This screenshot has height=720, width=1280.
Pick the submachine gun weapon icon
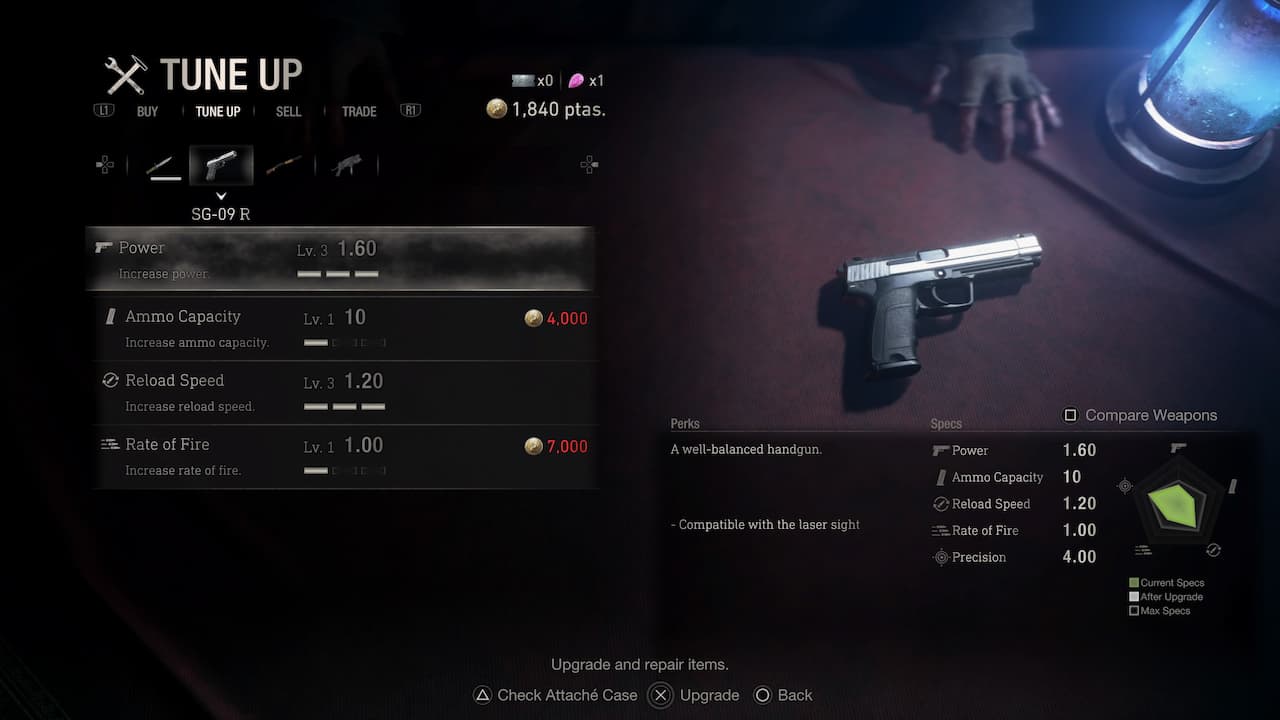346,166
